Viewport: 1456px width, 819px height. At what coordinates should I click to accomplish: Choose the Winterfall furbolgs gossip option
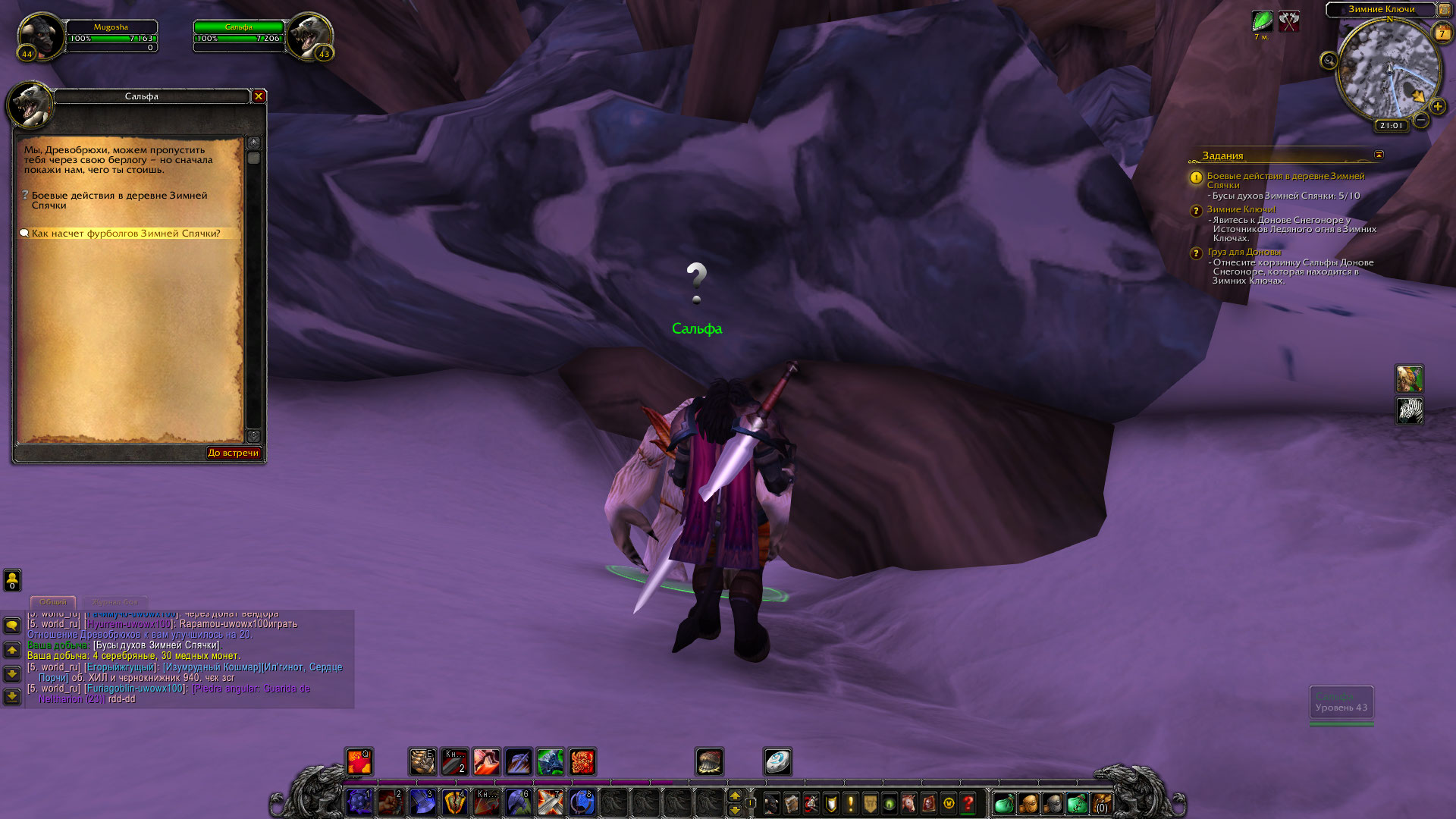(x=126, y=234)
